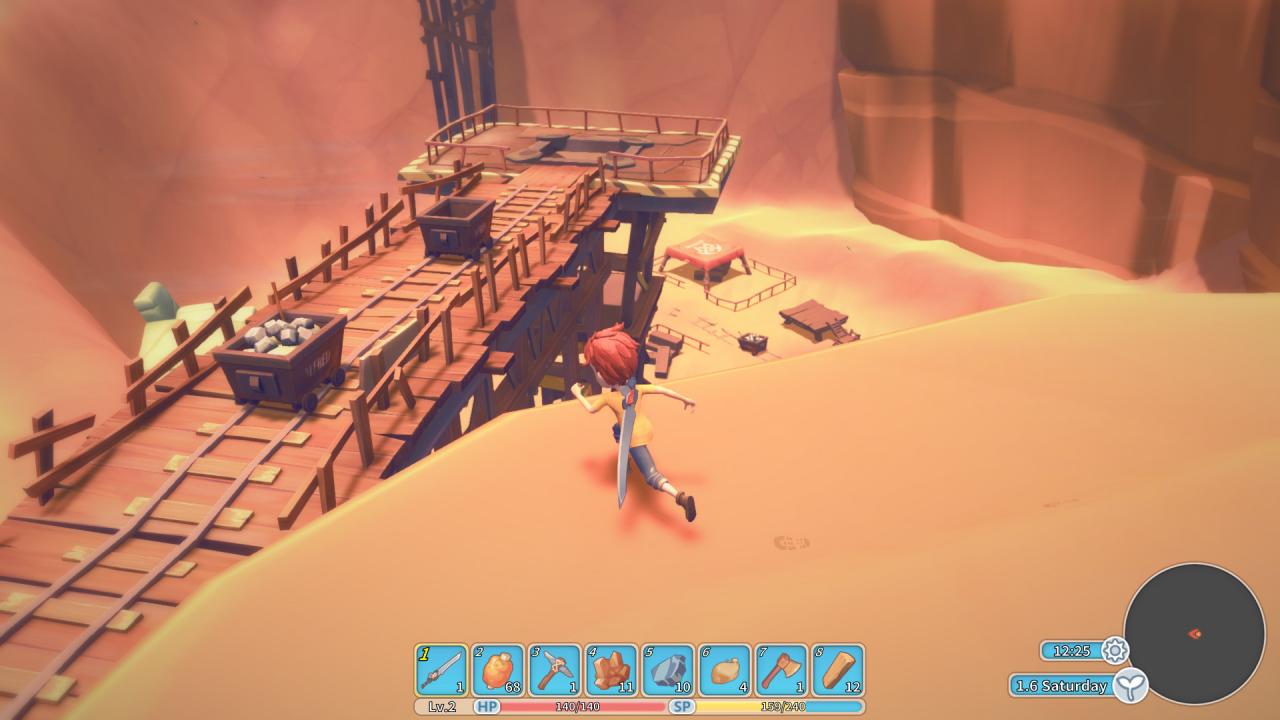The height and width of the screenshot is (720, 1280).
Task: Equip the pickaxe from the hotbar
Action: (x=554, y=670)
